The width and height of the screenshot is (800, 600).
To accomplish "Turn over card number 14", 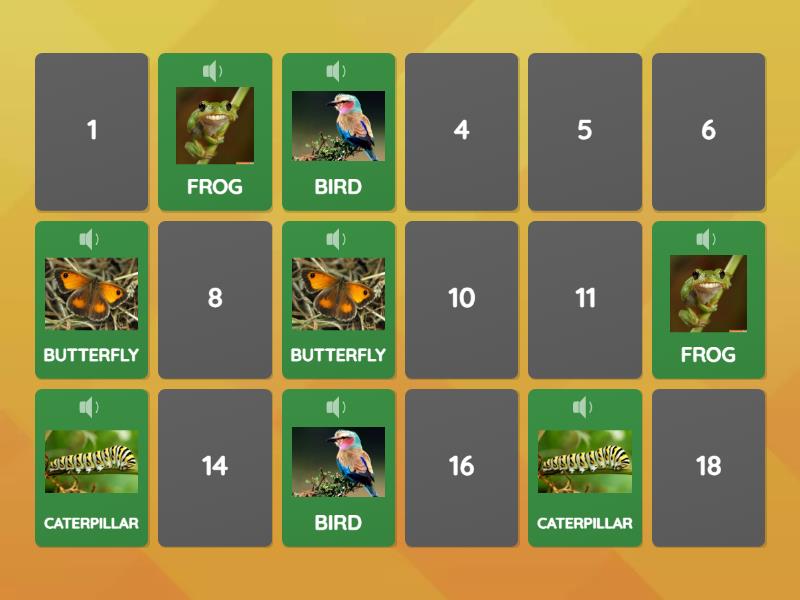I will [x=215, y=467].
